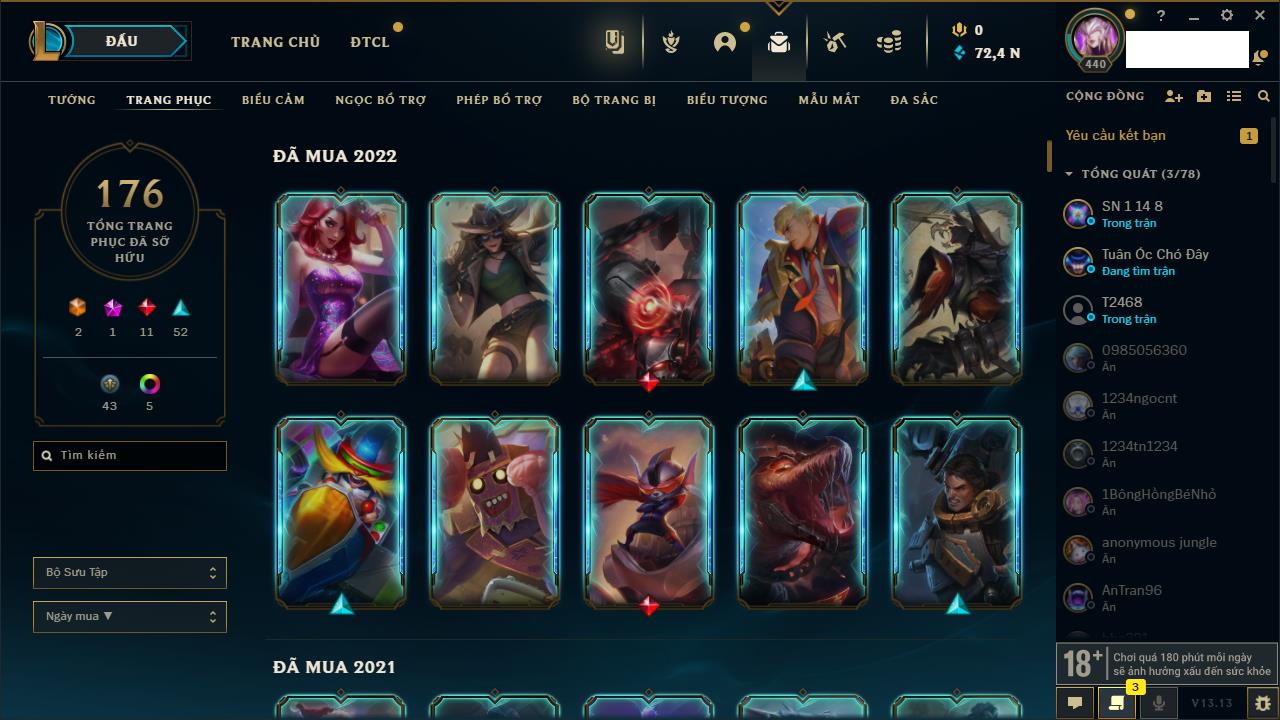Open the client settings gear icon

coord(1227,16)
